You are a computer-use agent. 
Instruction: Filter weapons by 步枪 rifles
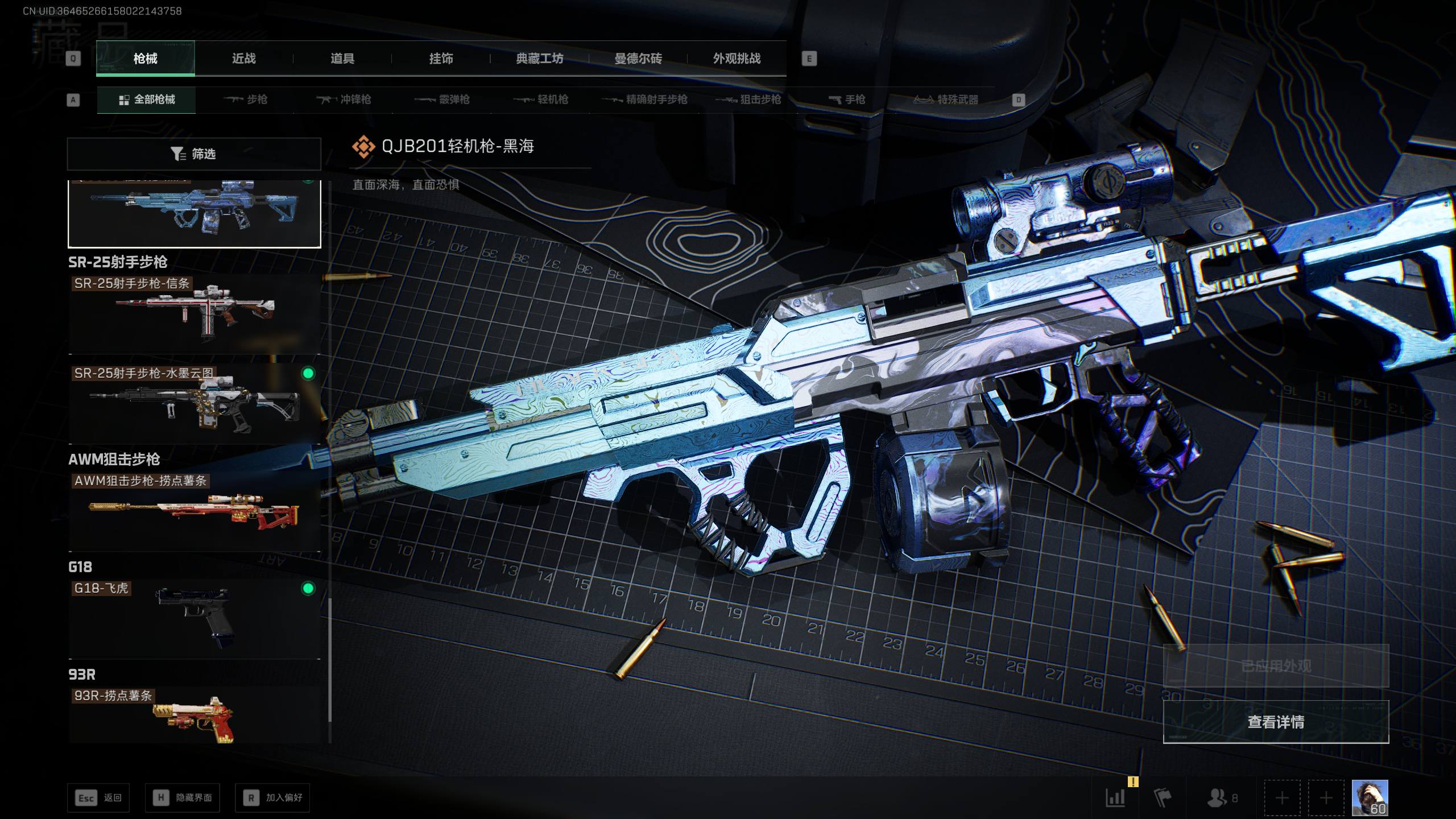[246, 100]
